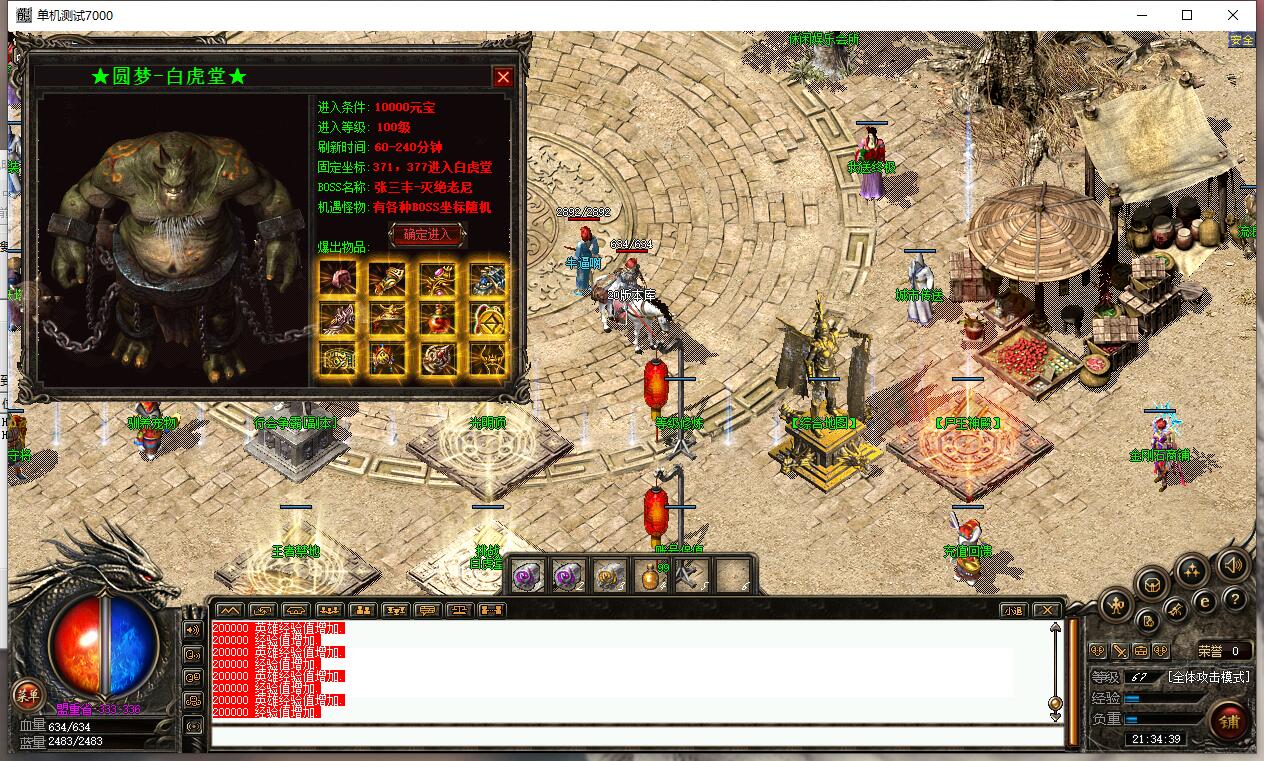Select the orange potion stack hotbar slot
The height and width of the screenshot is (761, 1264).
point(650,576)
